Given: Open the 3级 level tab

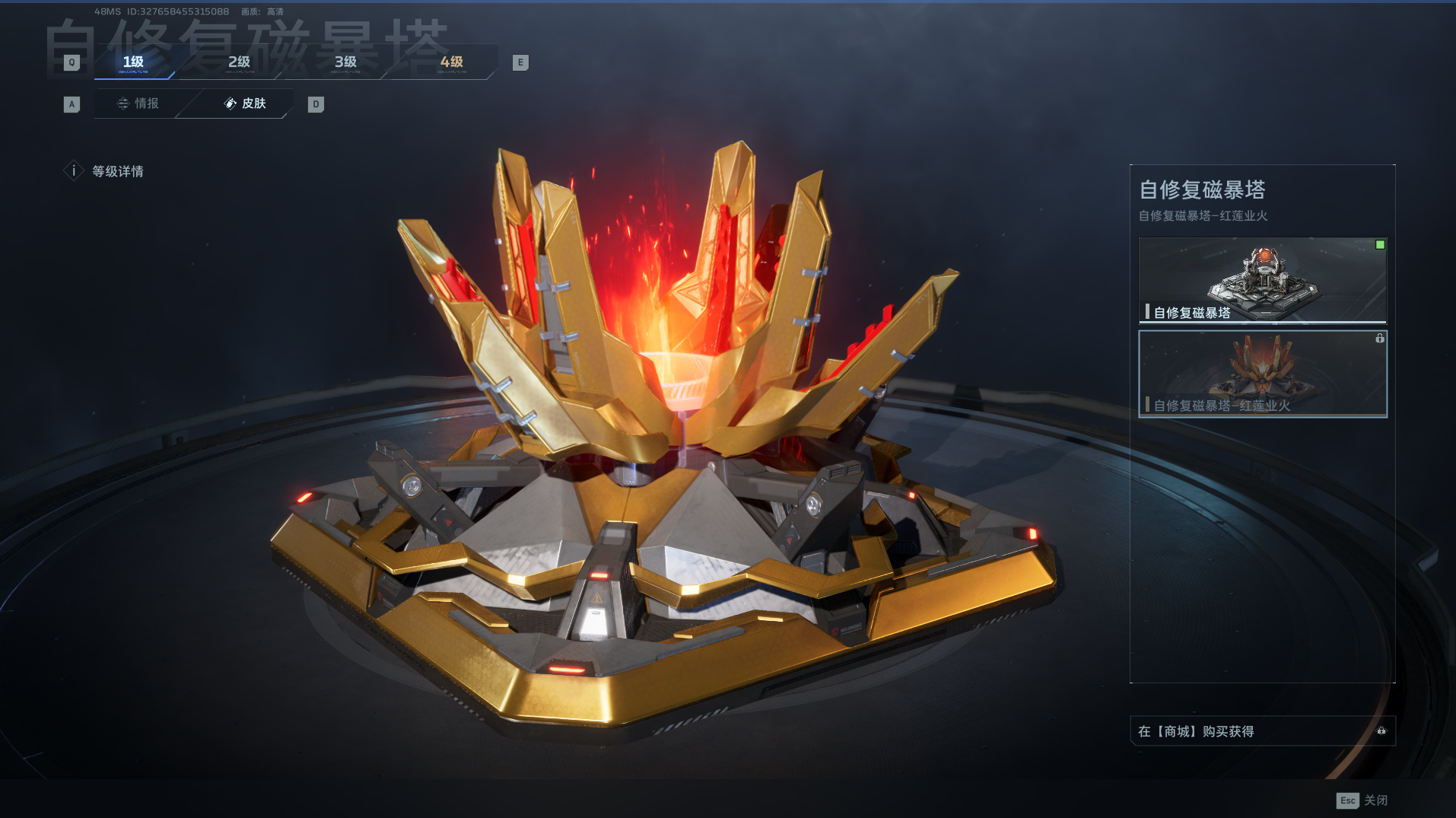Looking at the screenshot, I should point(345,62).
